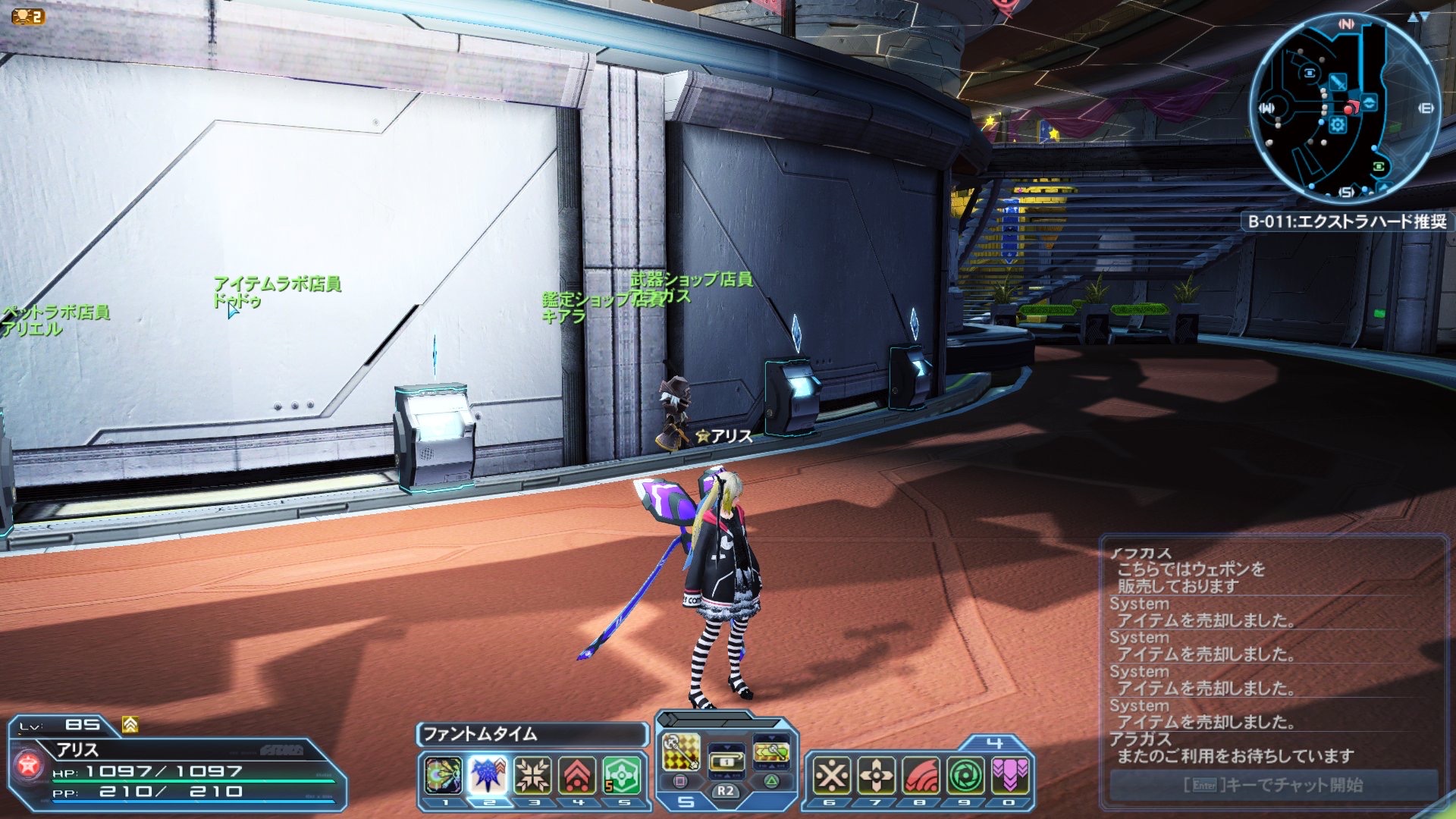The image size is (1456, 819).
Task: Zoom out the minimap with the down triangle
Action: (1425, 17)
